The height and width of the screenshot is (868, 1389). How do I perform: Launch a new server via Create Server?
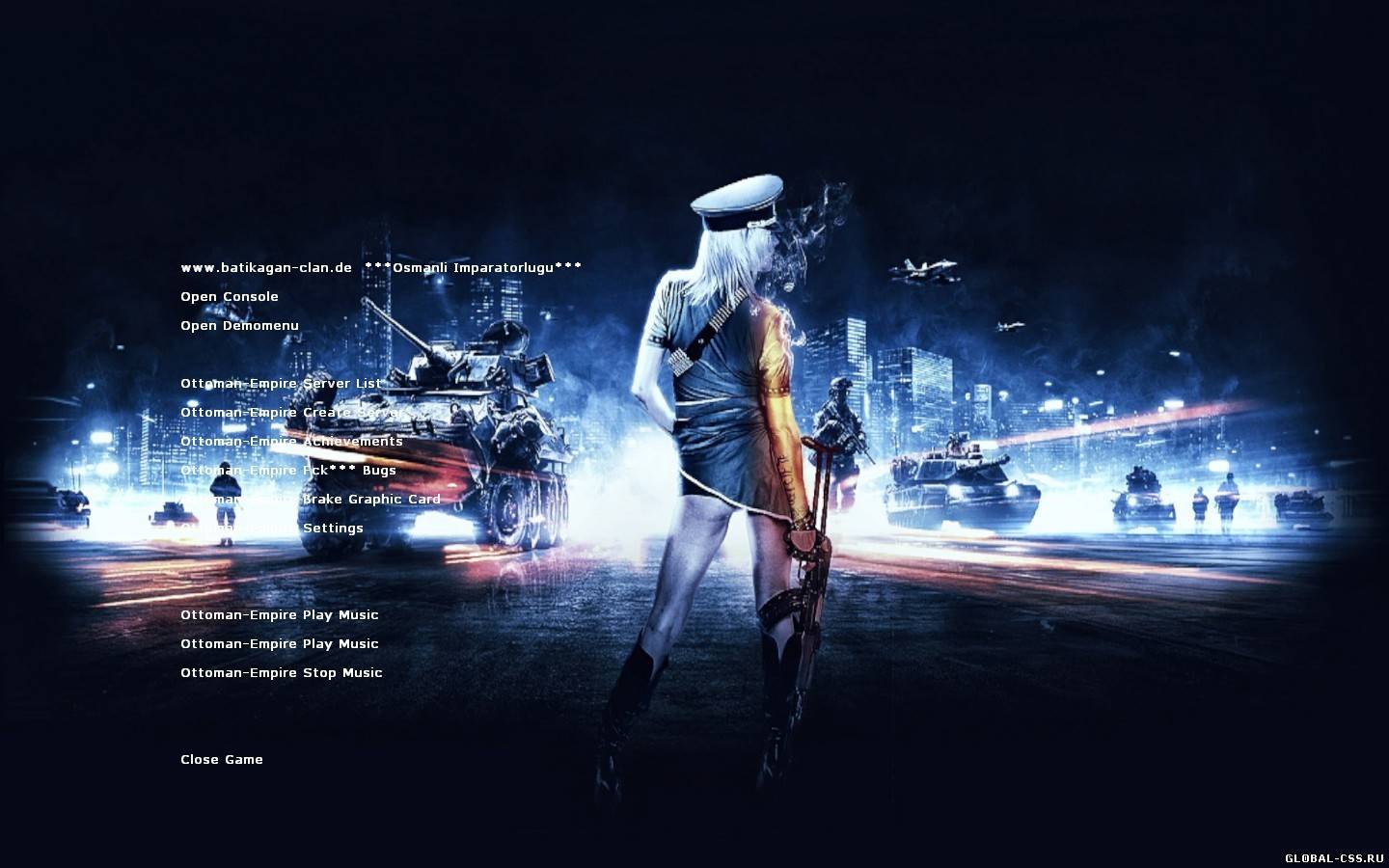pyautogui.click(x=291, y=412)
